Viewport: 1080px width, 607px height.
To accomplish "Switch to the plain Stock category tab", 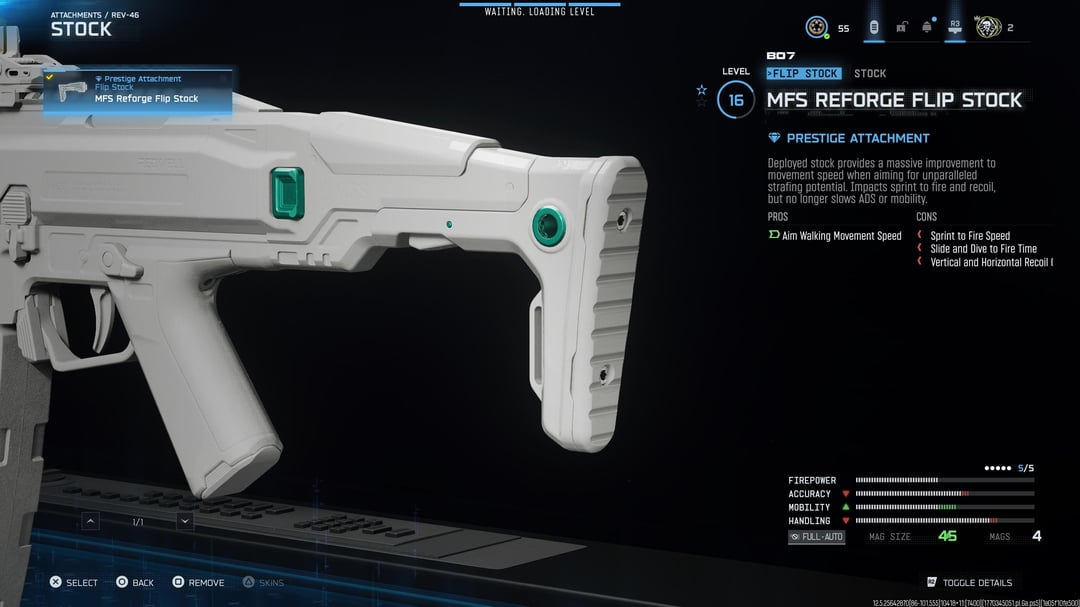I will [x=870, y=74].
